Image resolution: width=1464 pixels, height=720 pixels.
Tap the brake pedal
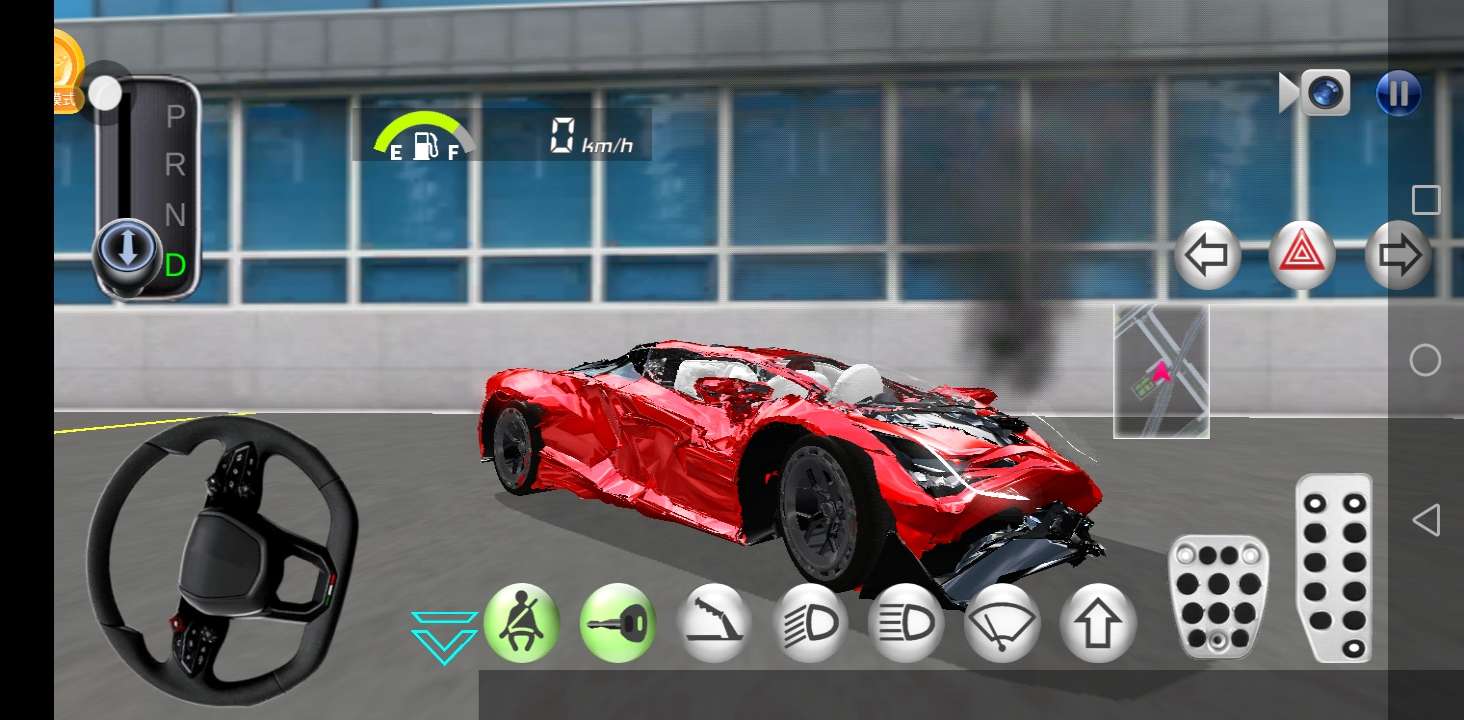tap(1218, 596)
